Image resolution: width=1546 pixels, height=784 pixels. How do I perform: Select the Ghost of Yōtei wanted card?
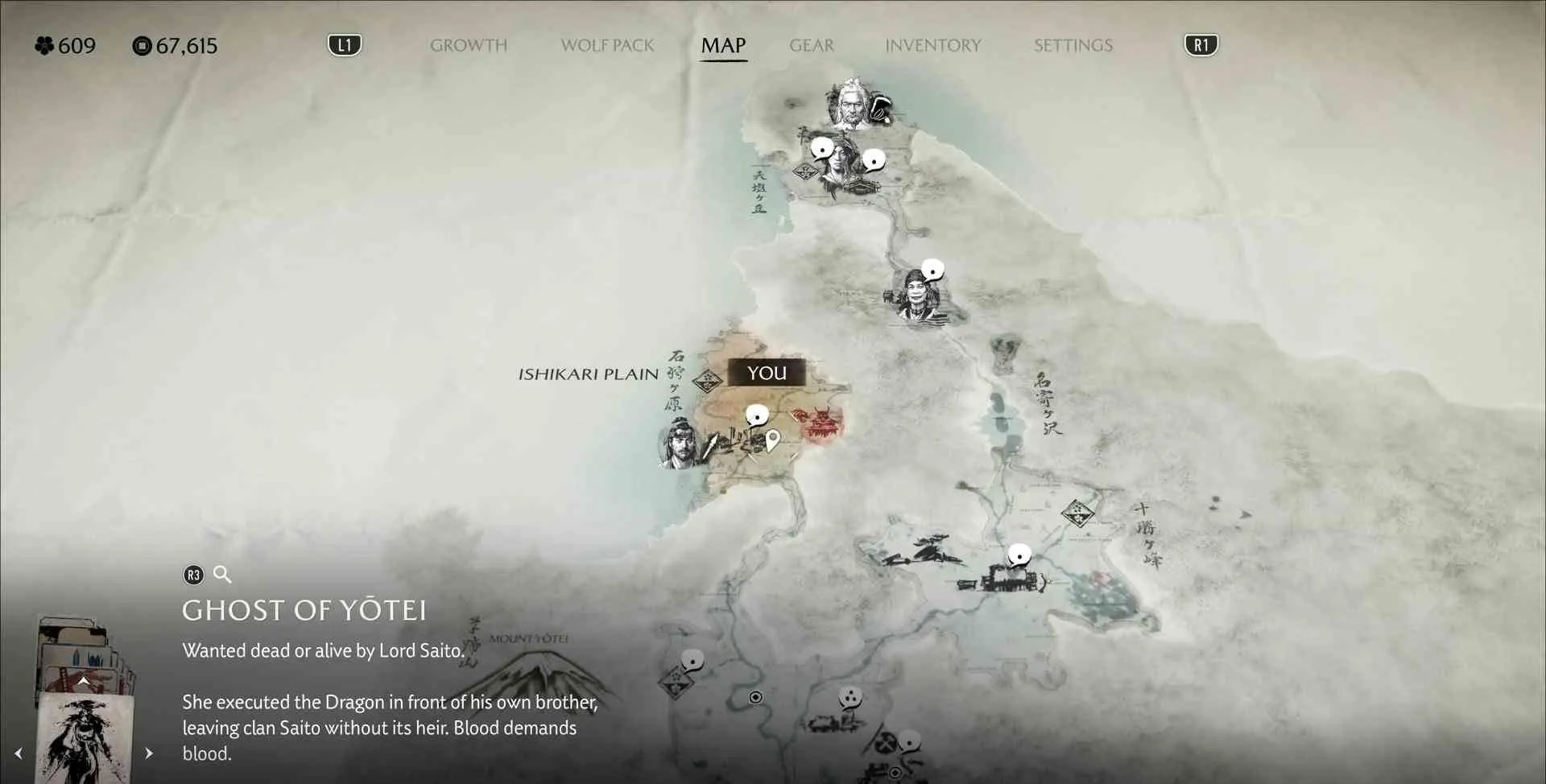point(85,737)
